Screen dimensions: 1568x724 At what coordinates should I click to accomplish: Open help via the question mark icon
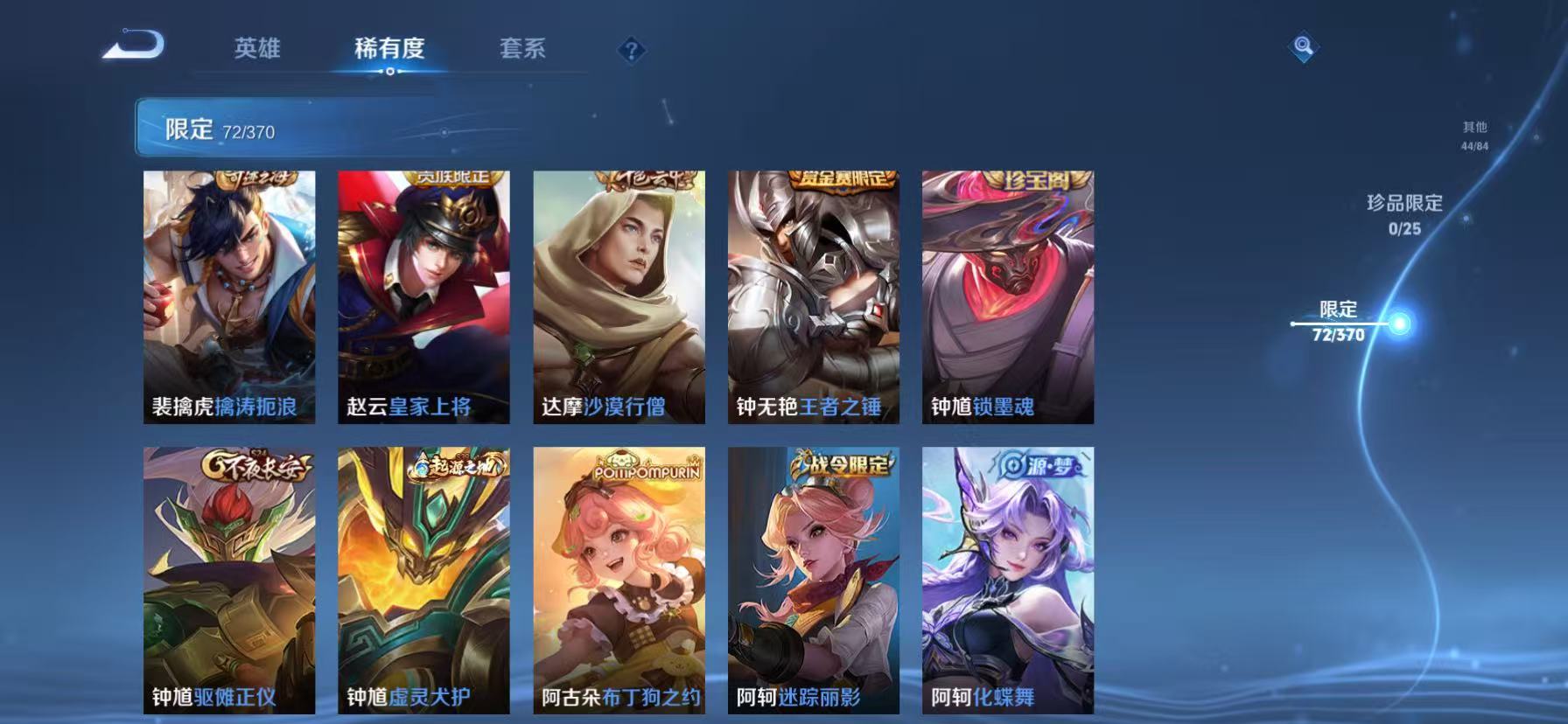click(x=632, y=50)
